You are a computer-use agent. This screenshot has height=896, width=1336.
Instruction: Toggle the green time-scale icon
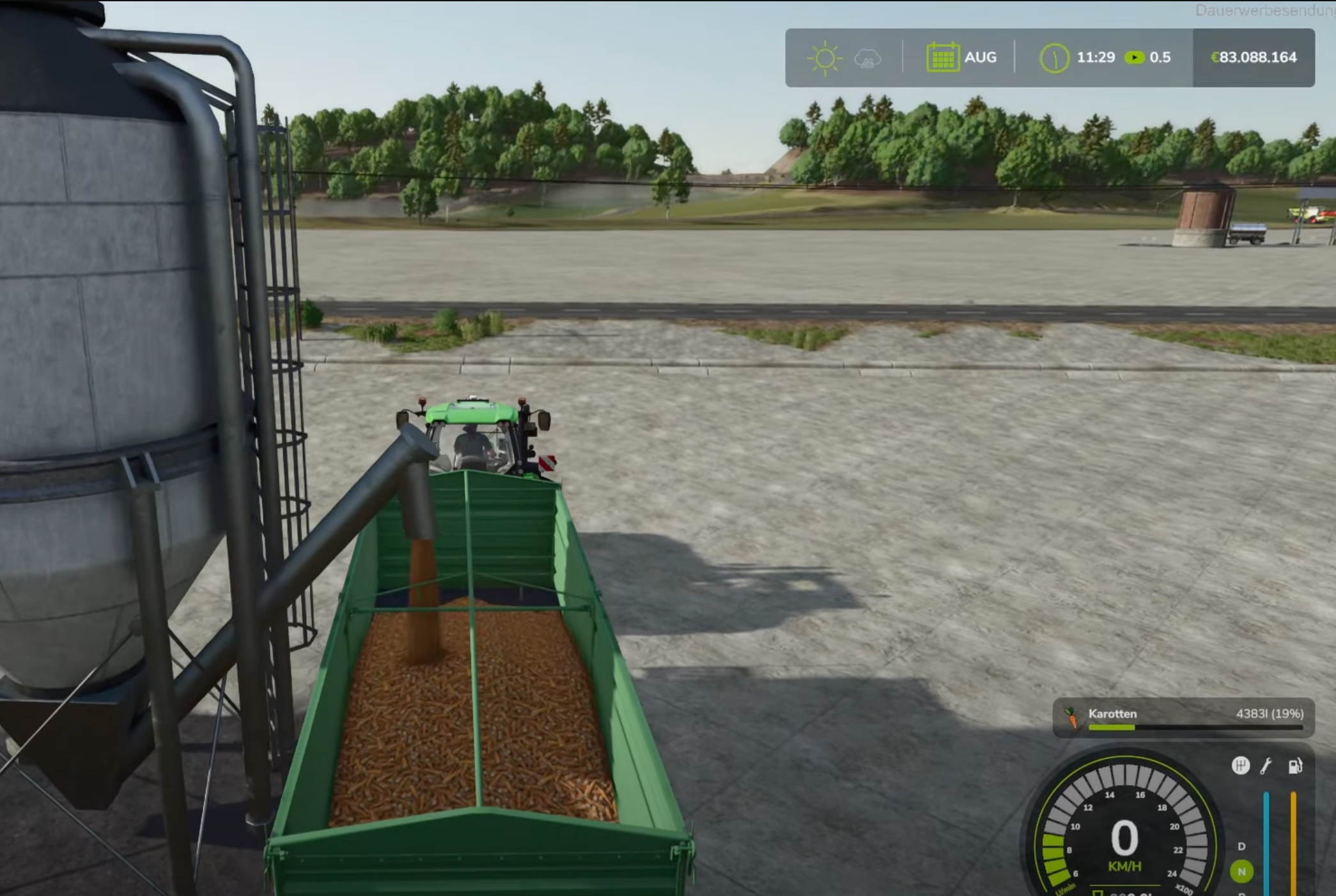[x=1135, y=58]
